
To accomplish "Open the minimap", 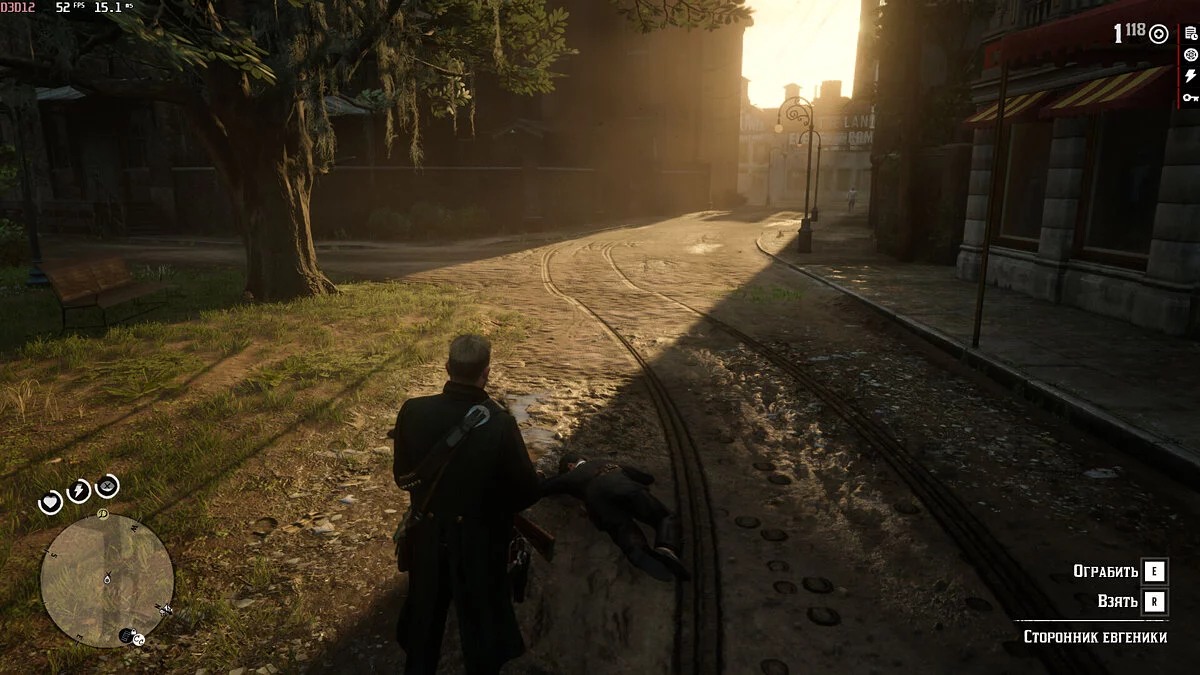I will (106, 580).
